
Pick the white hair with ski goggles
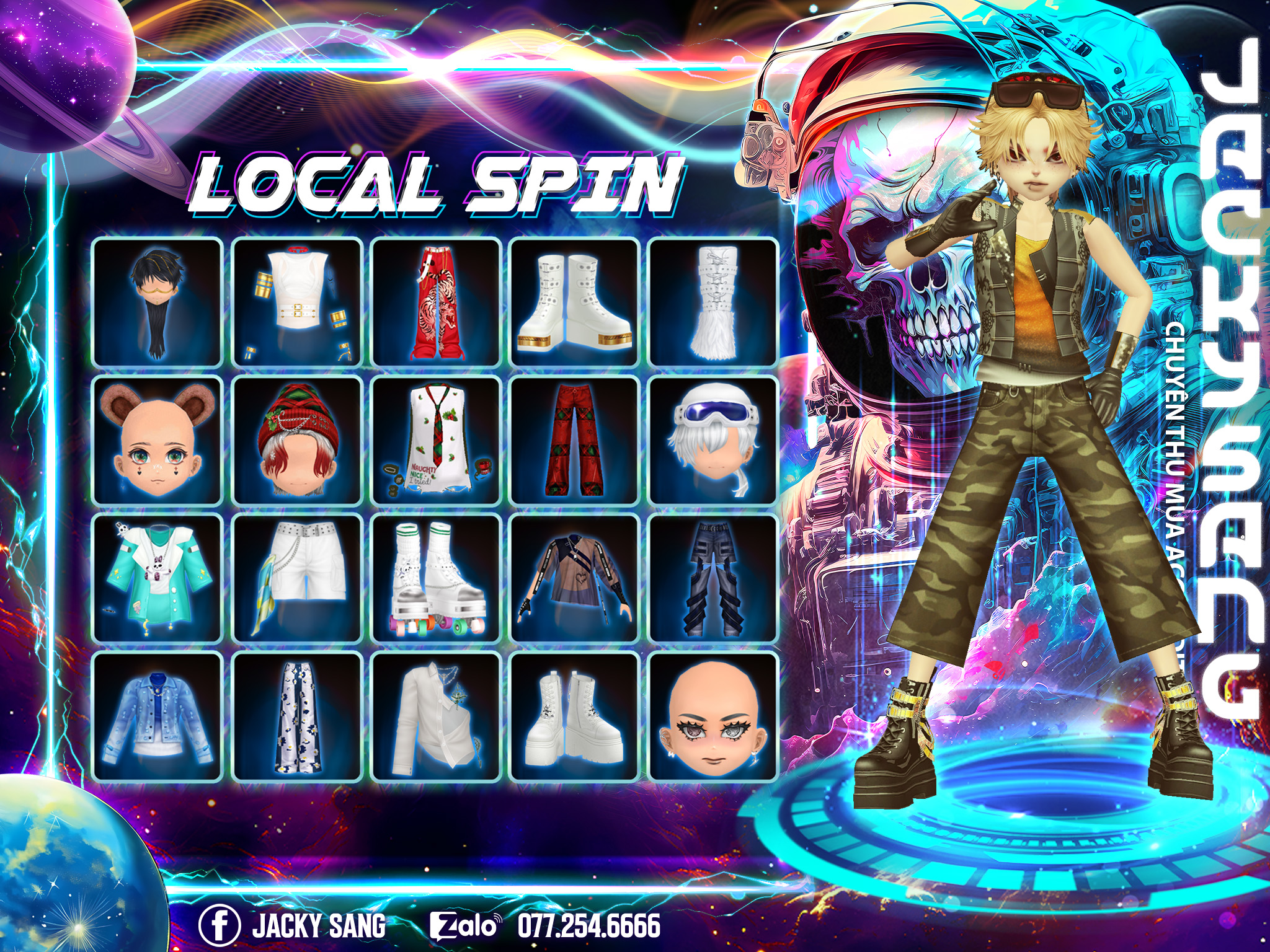(713, 441)
